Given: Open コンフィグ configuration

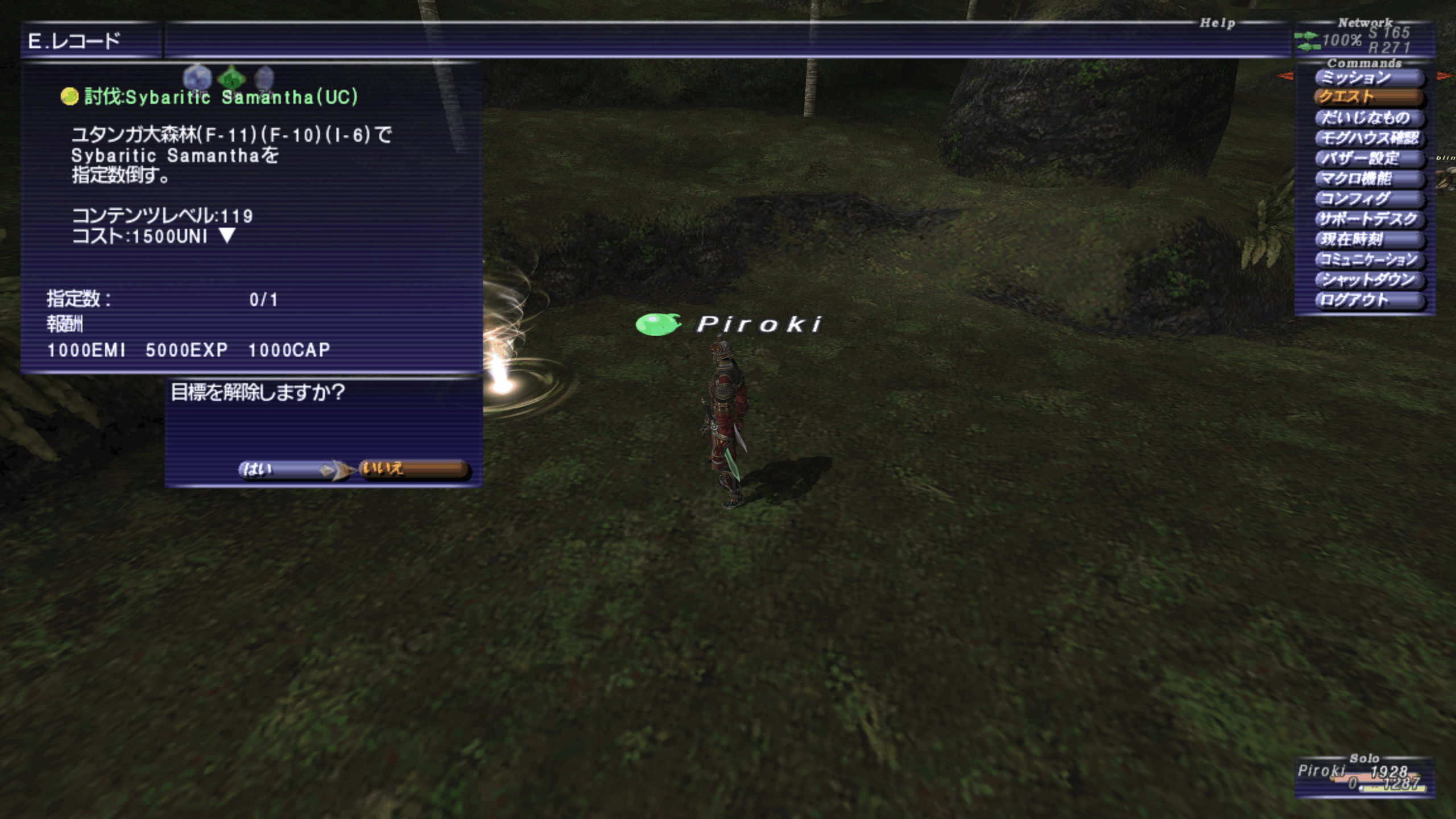Looking at the screenshot, I should click(x=1368, y=199).
